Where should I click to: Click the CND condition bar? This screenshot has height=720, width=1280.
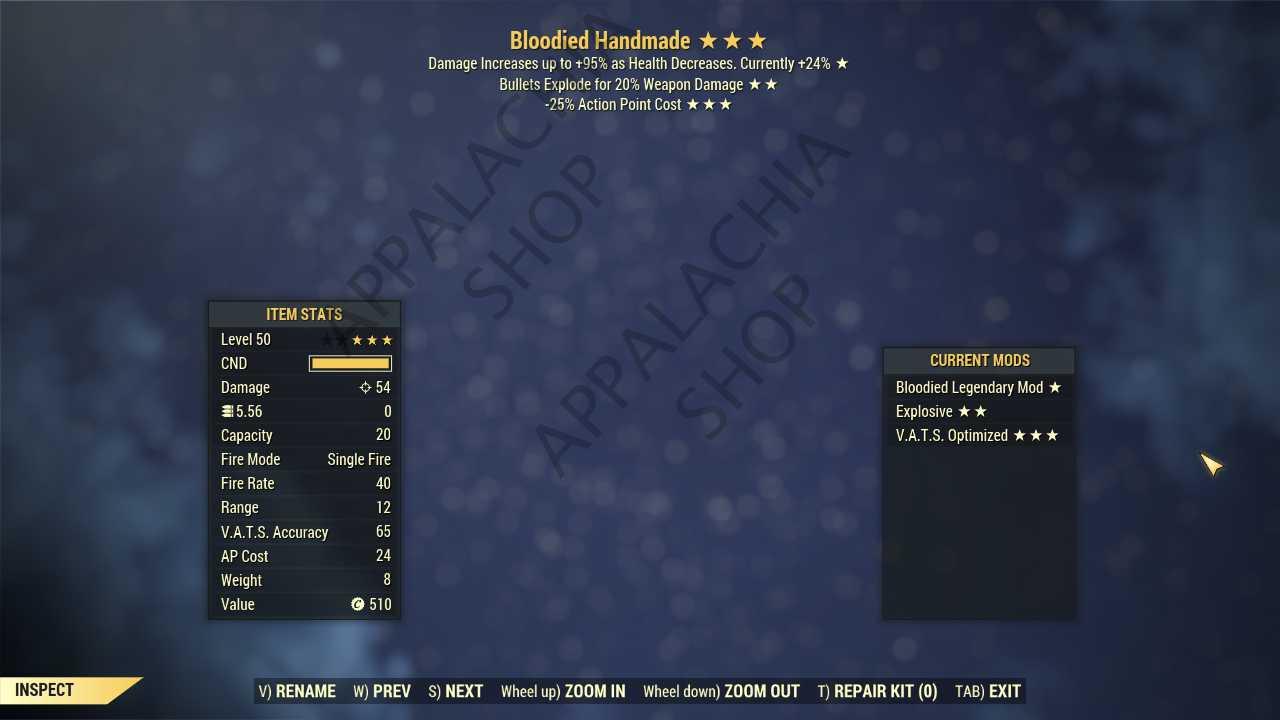click(350, 363)
